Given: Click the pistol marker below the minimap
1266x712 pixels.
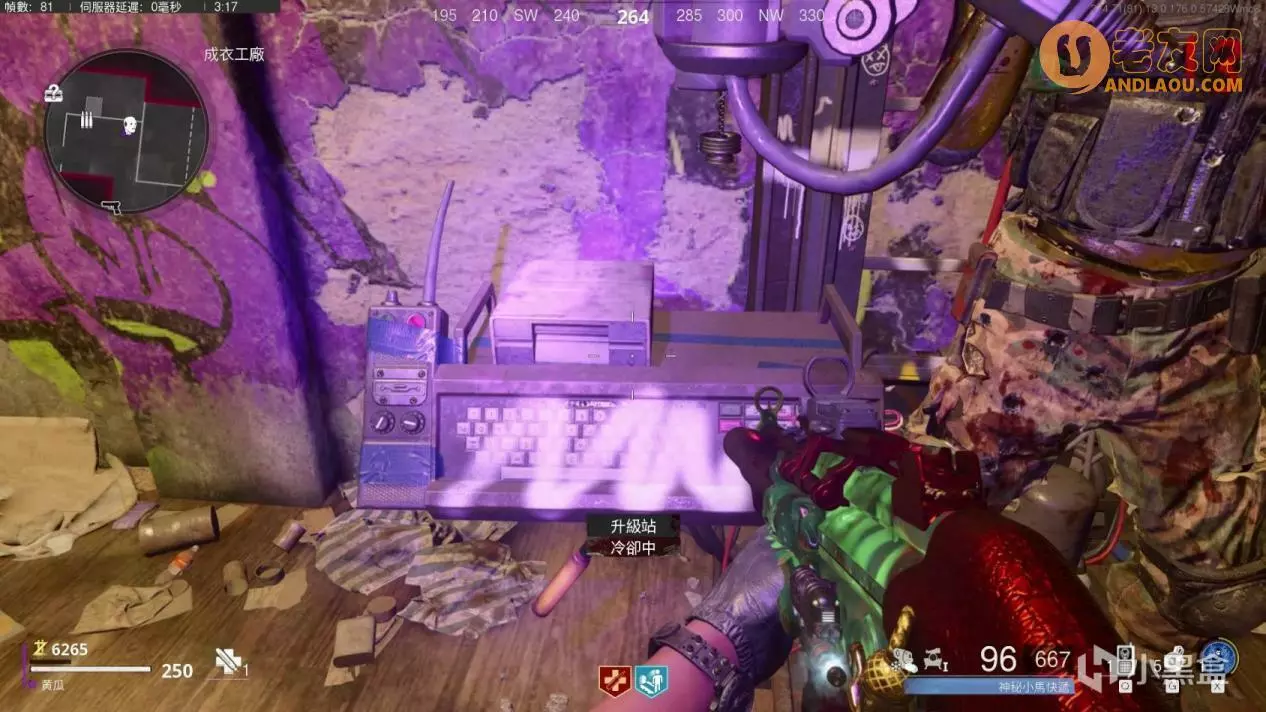Looking at the screenshot, I should (x=112, y=207).
